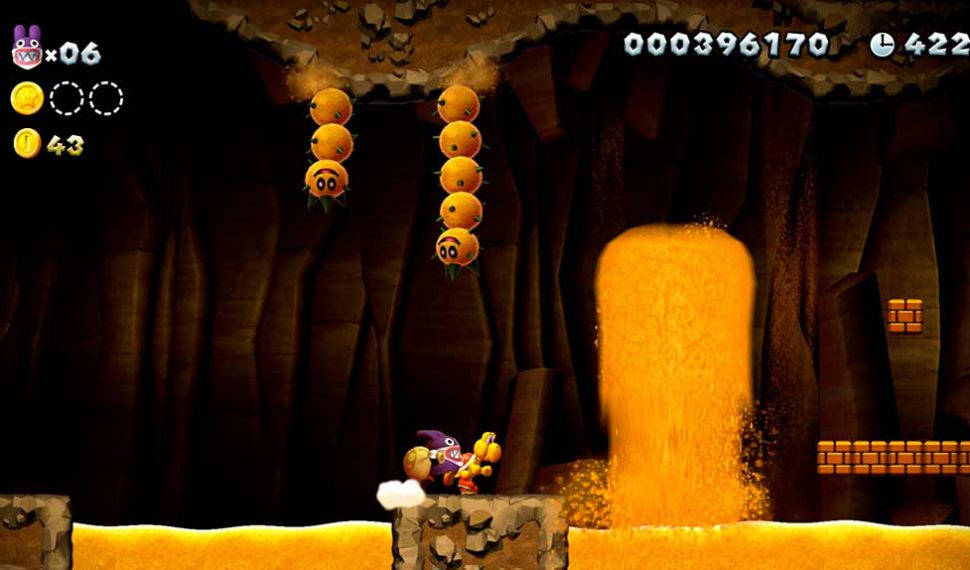This screenshot has width=970, height=570.
Task: Click the Nabbit lives icon
Action: pyautogui.click(x=25, y=47)
